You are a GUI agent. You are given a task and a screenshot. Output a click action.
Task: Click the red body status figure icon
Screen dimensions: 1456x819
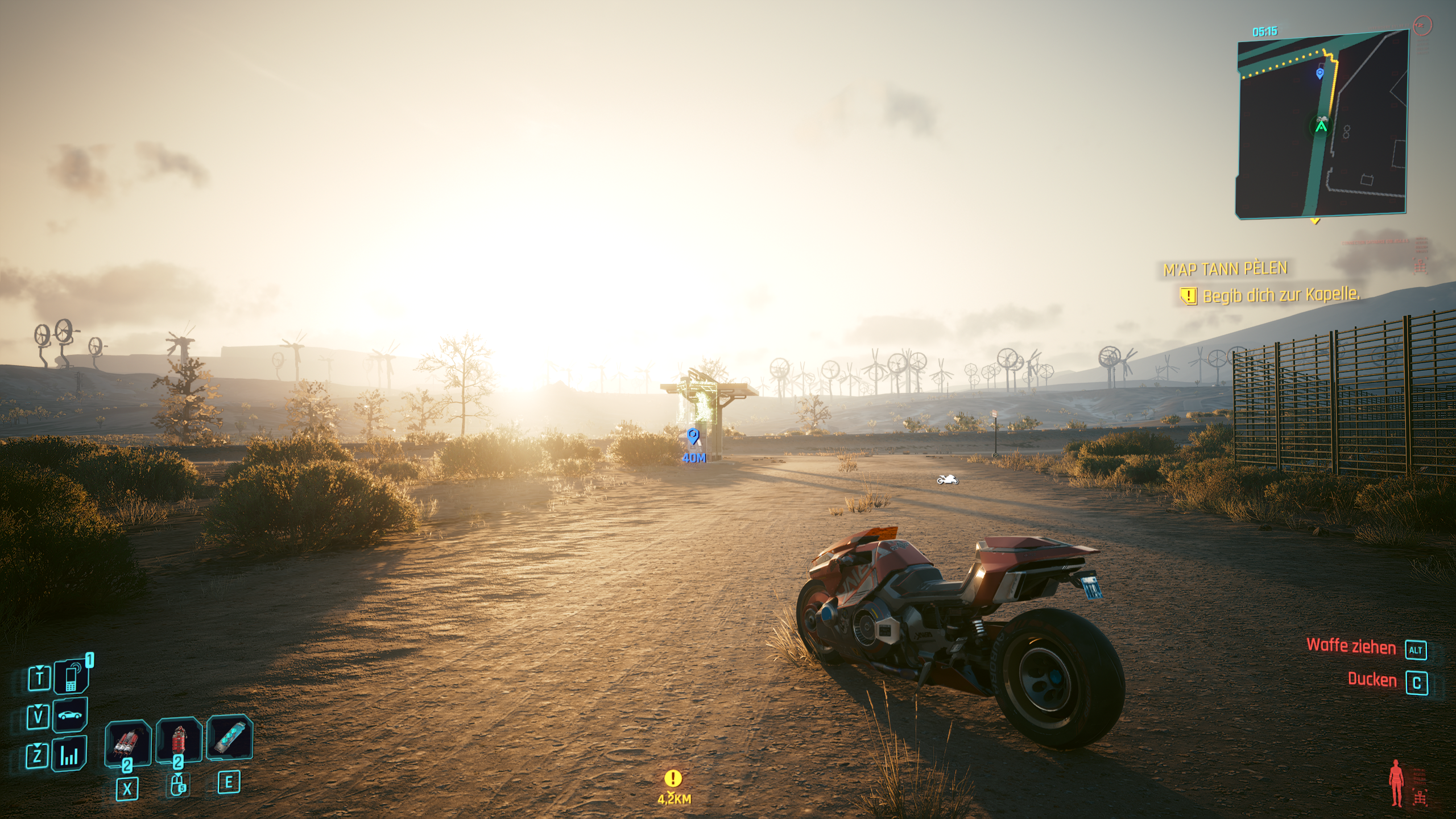tap(1396, 784)
